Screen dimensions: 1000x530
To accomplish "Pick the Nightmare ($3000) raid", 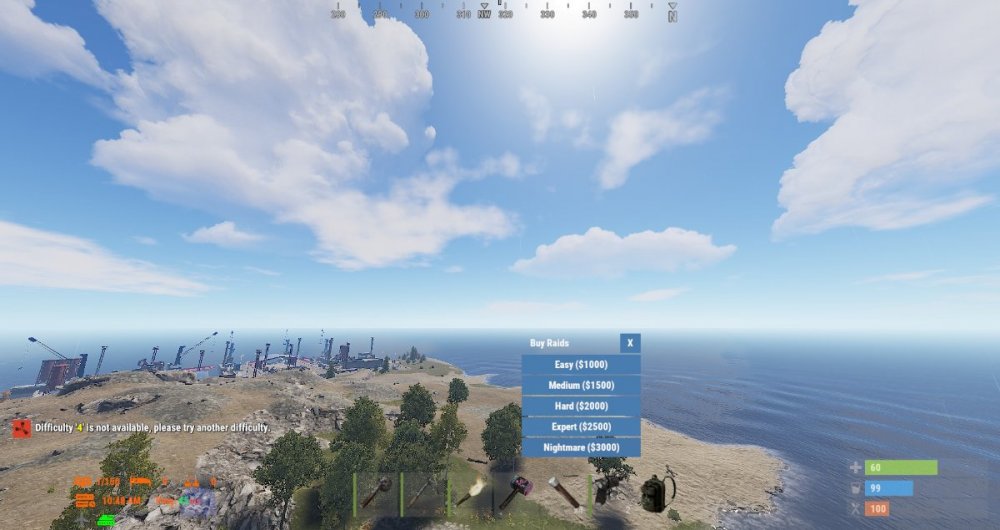I will (581, 447).
